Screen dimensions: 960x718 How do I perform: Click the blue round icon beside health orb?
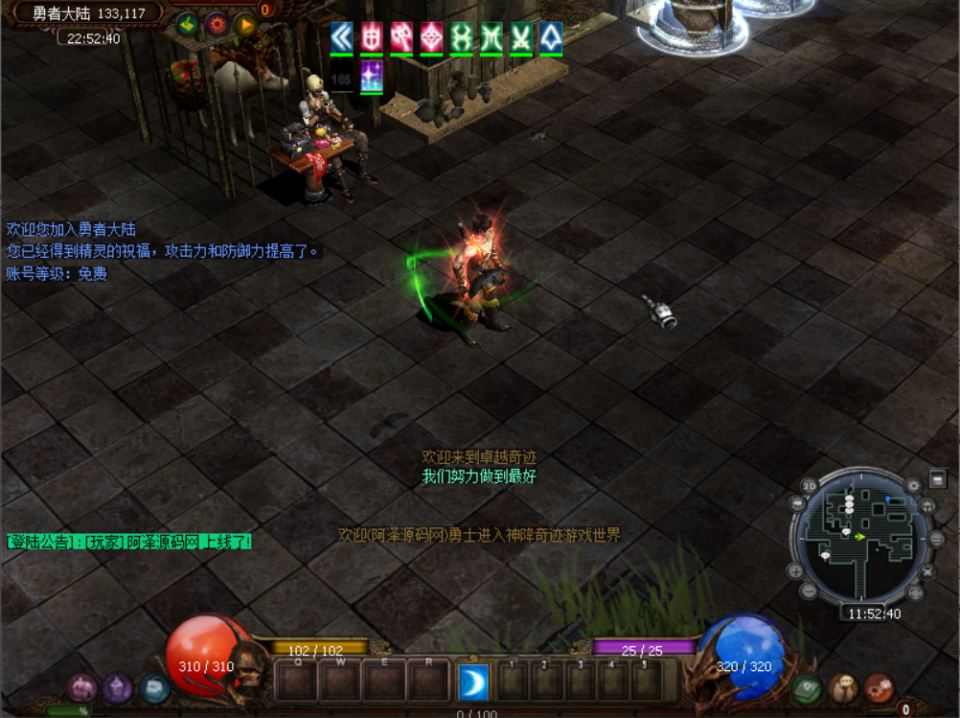pos(154,687)
